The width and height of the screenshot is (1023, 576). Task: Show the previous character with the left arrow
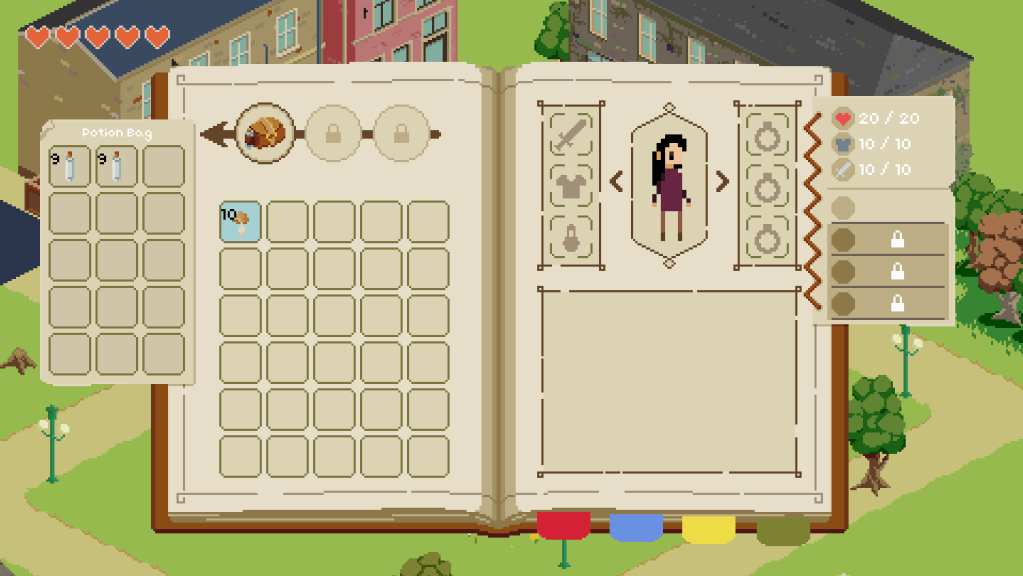click(616, 181)
